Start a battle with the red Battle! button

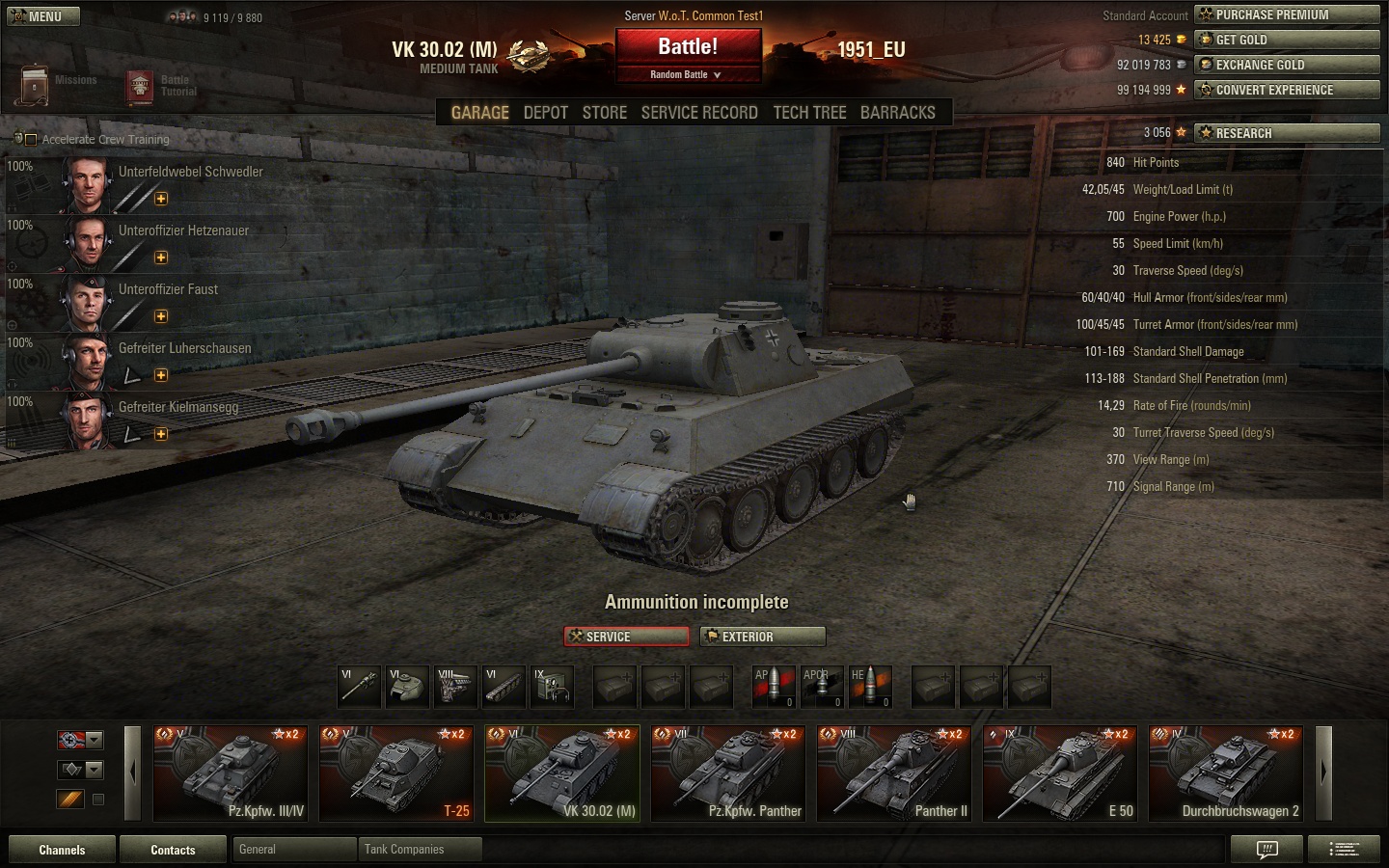coord(688,46)
